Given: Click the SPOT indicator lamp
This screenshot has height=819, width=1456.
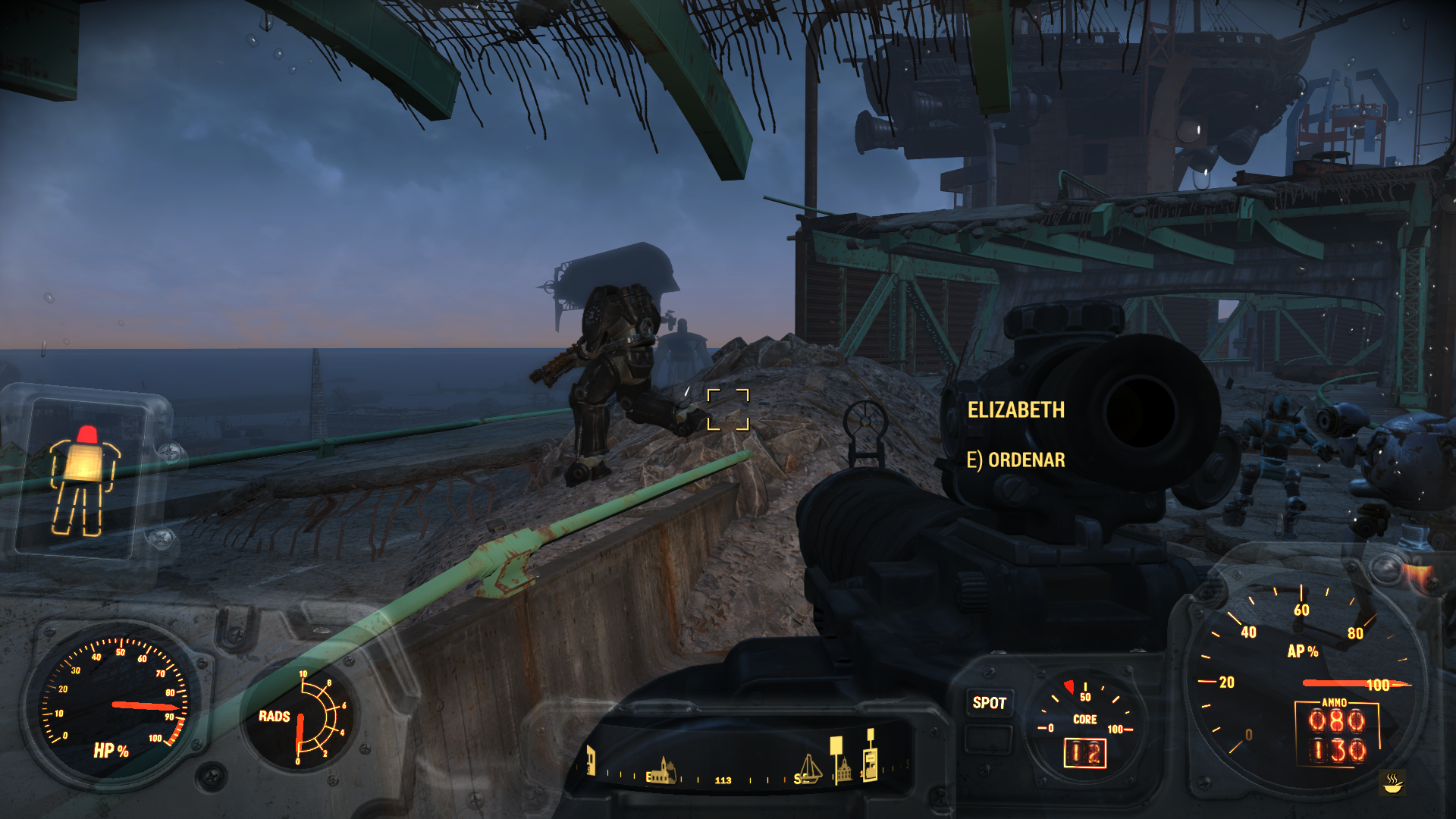Looking at the screenshot, I should click(x=989, y=703).
